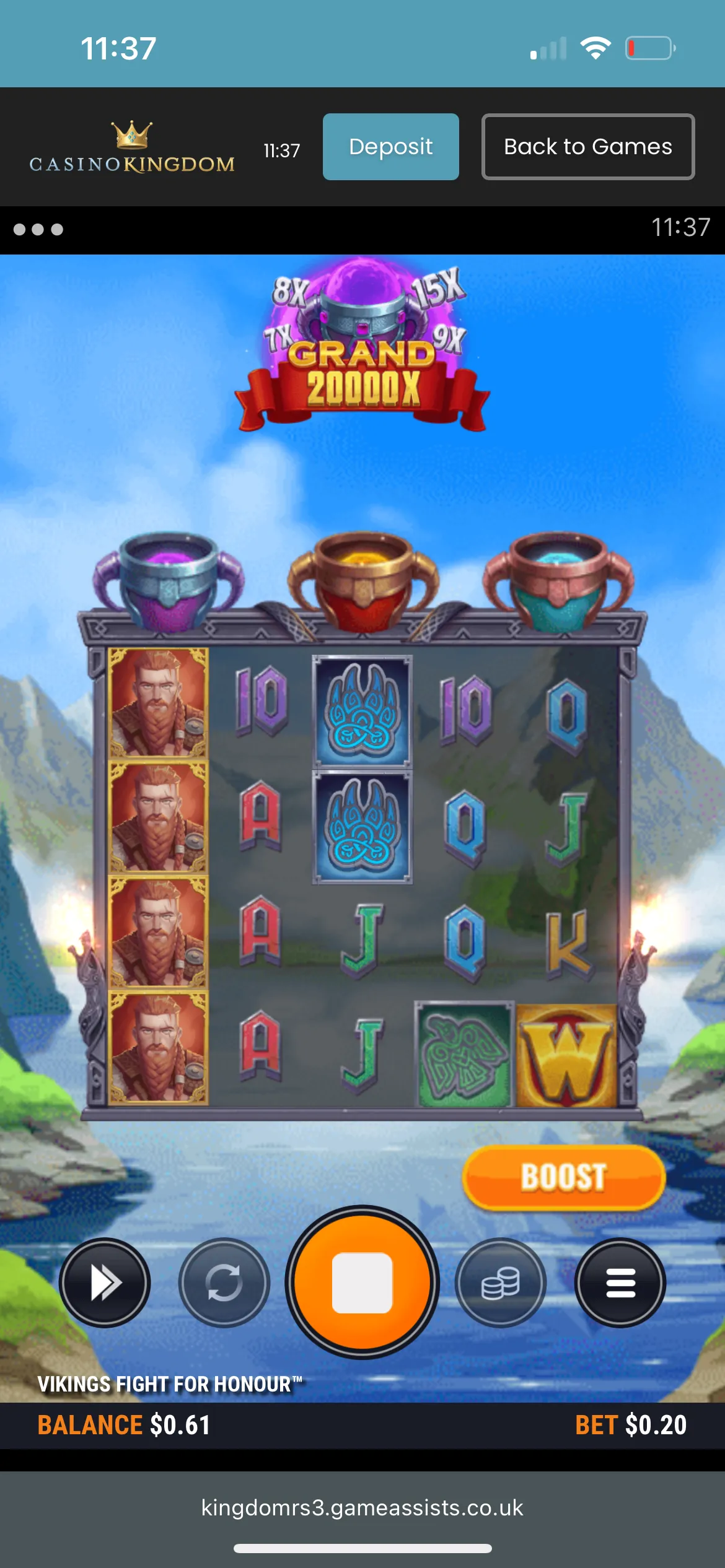Open the hamburger game menu
Viewport: 725px width, 1568px height.
(x=620, y=1283)
